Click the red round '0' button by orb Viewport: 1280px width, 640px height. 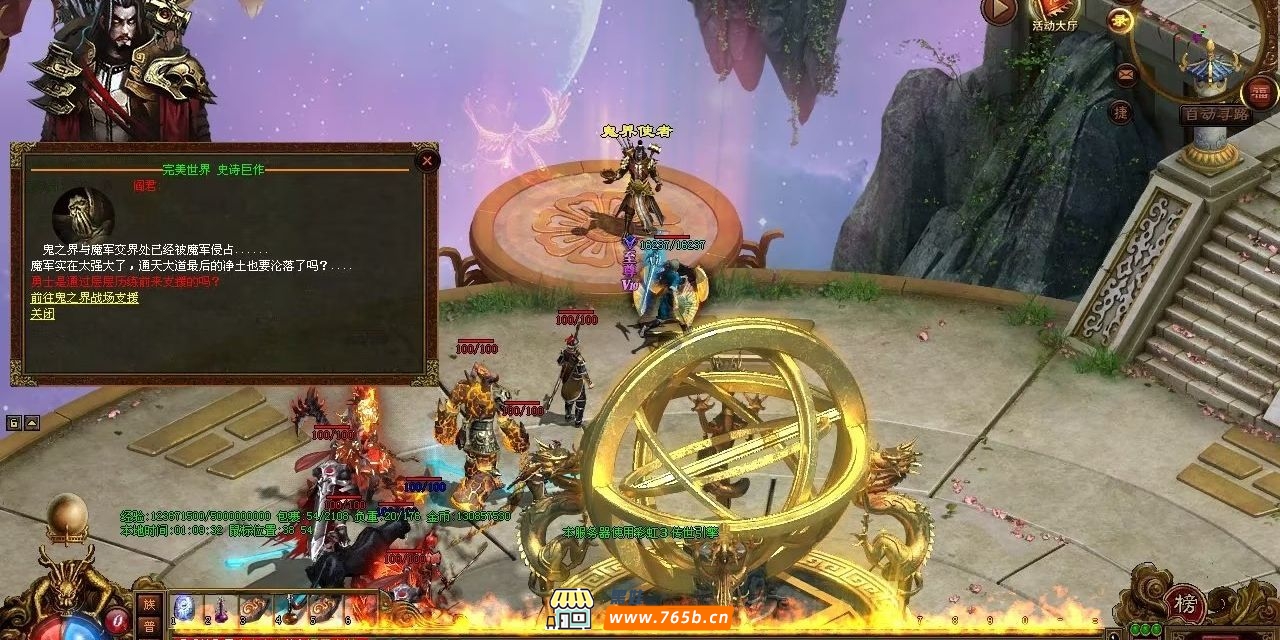(116, 619)
